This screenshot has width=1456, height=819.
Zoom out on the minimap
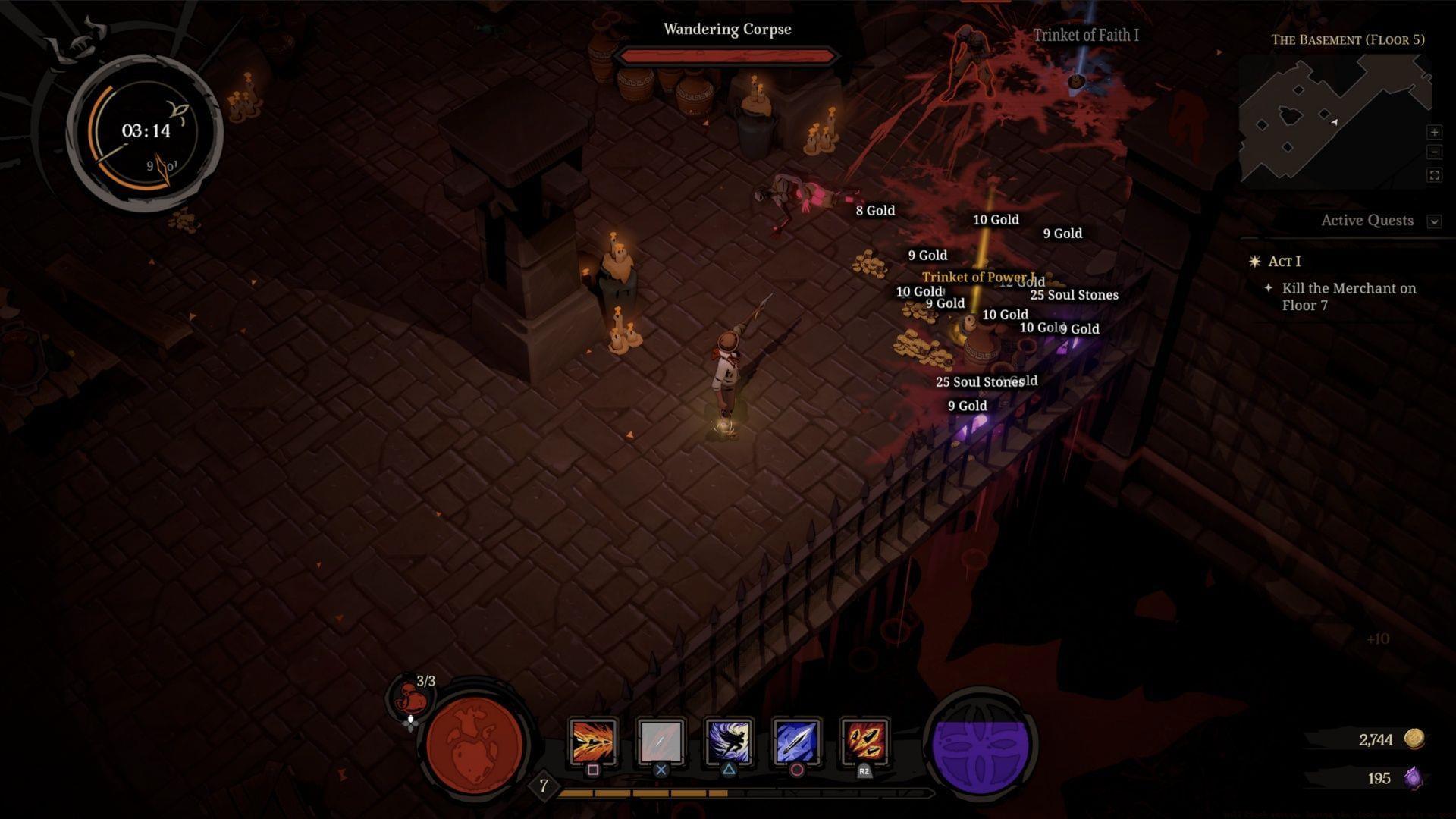[1435, 152]
